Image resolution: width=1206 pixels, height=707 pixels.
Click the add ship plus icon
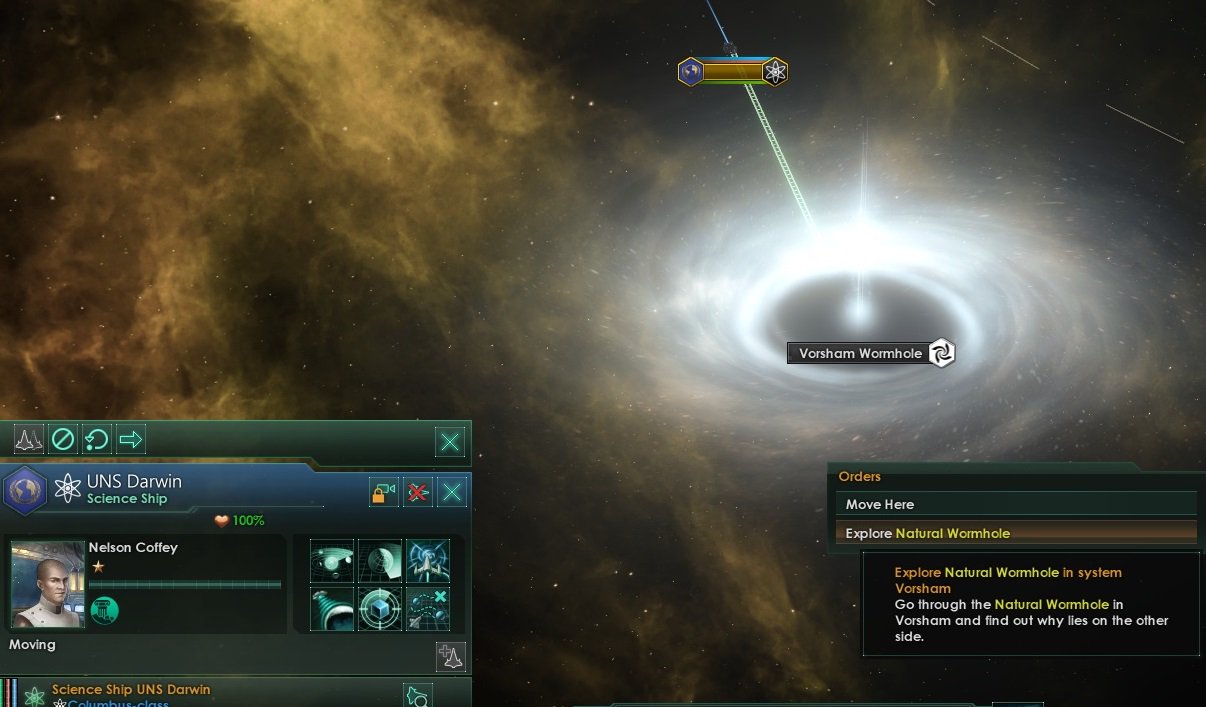[x=451, y=656]
